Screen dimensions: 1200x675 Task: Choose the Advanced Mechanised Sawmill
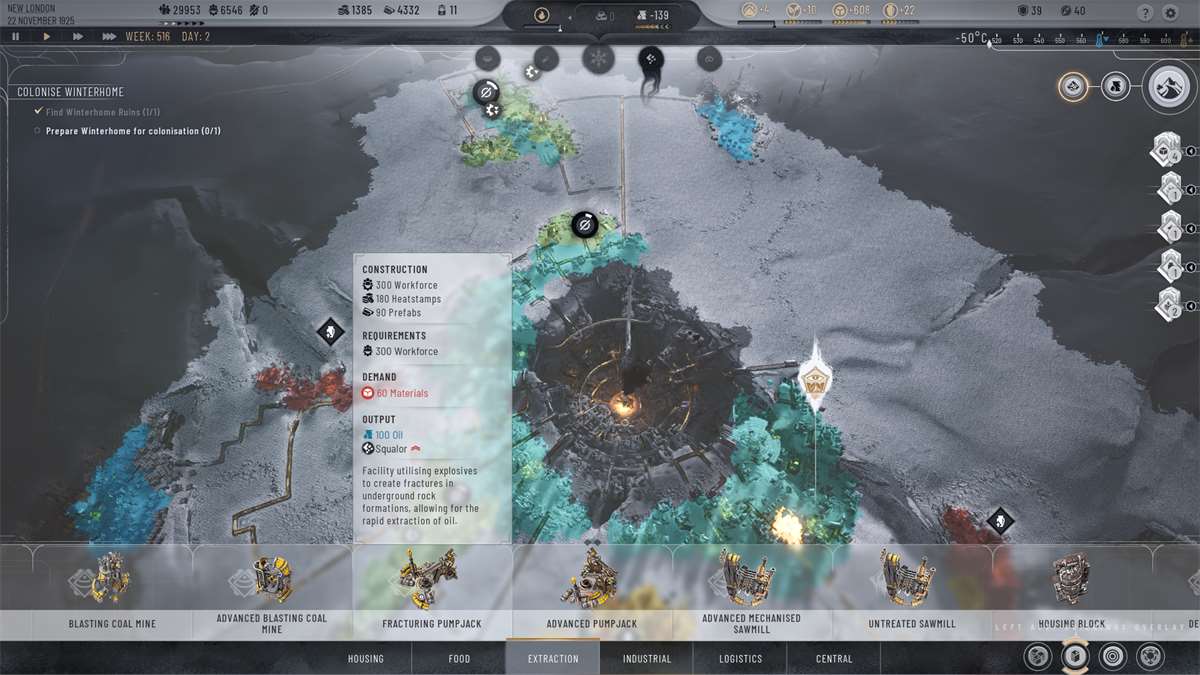(751, 590)
